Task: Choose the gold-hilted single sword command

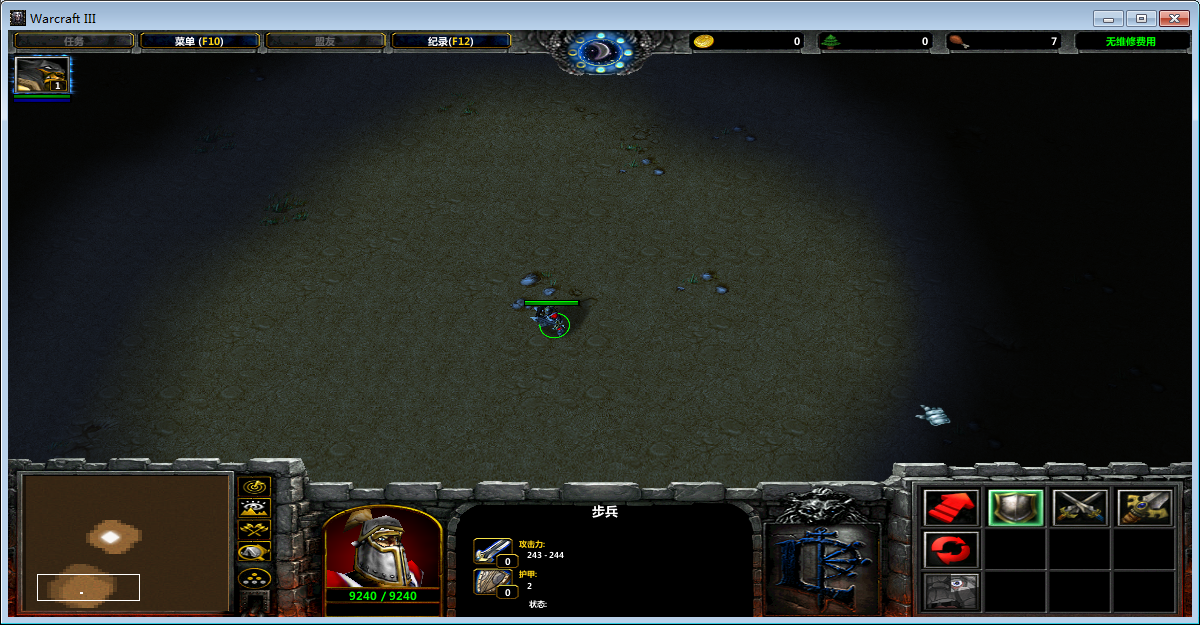Action: pos(1144,508)
